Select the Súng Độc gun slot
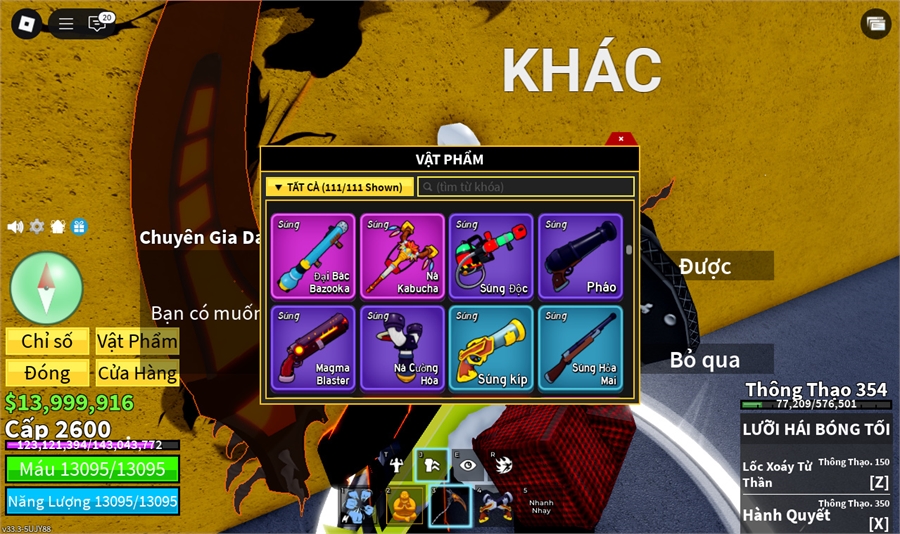 point(491,256)
